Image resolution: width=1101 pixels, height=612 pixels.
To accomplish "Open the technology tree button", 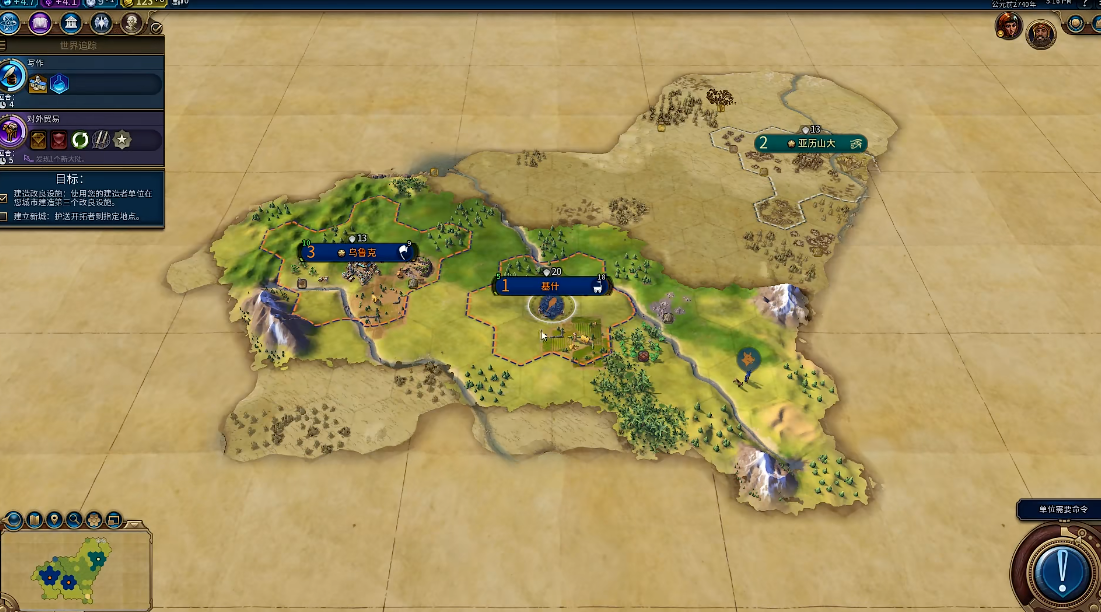I will [10, 22].
